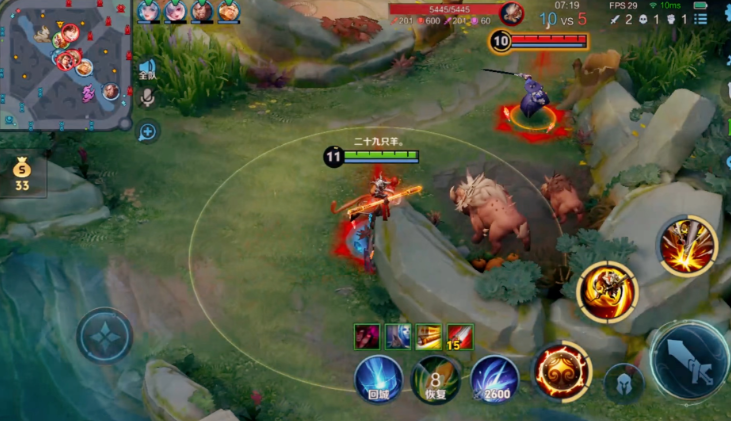Screen dimensions: 731x421
Task: Cast the monkey warrior ultimate skill
Action: pyautogui.click(x=606, y=291)
